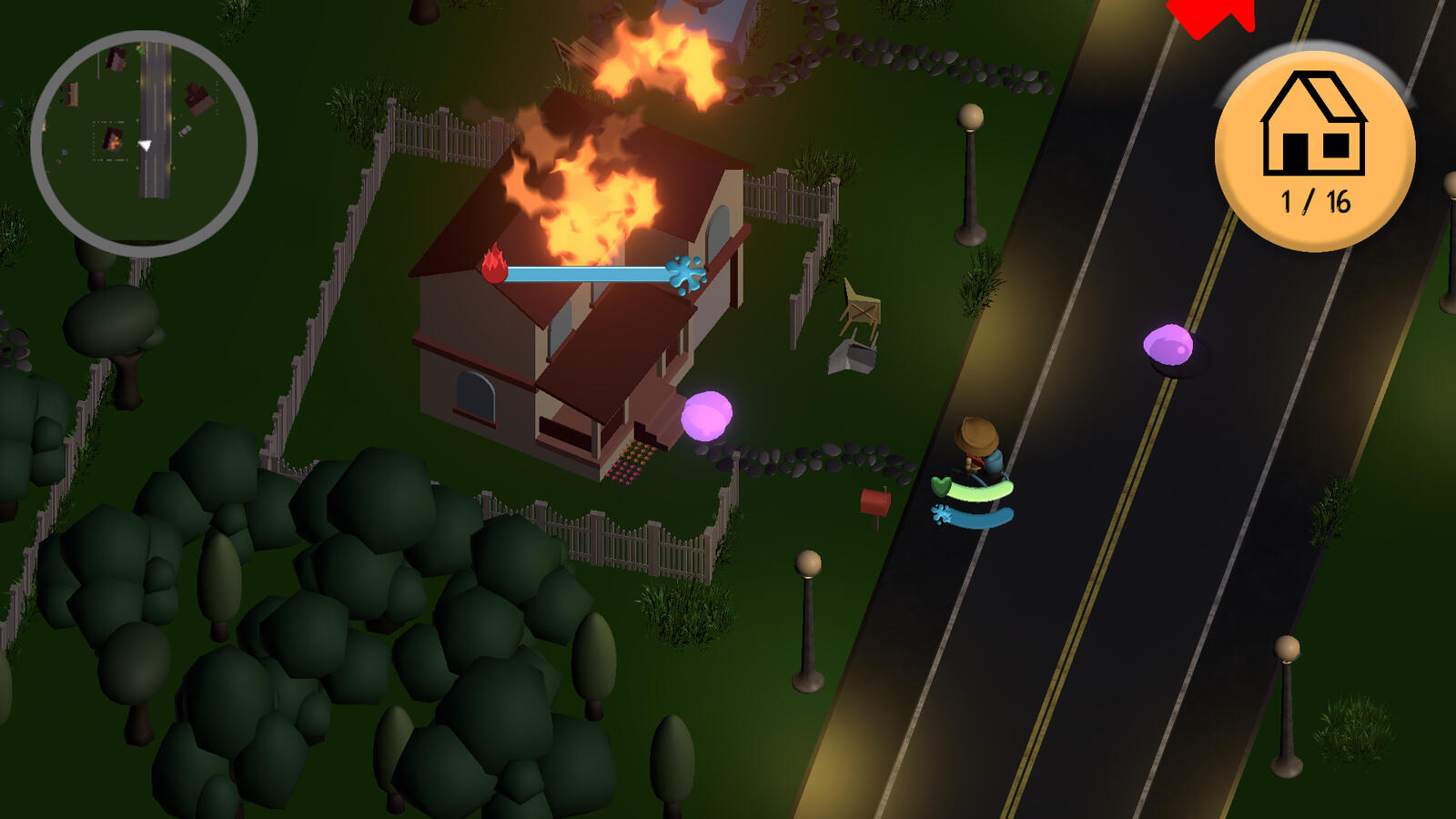Select the orange house objective tracker
The image size is (1456, 819).
[1314, 150]
